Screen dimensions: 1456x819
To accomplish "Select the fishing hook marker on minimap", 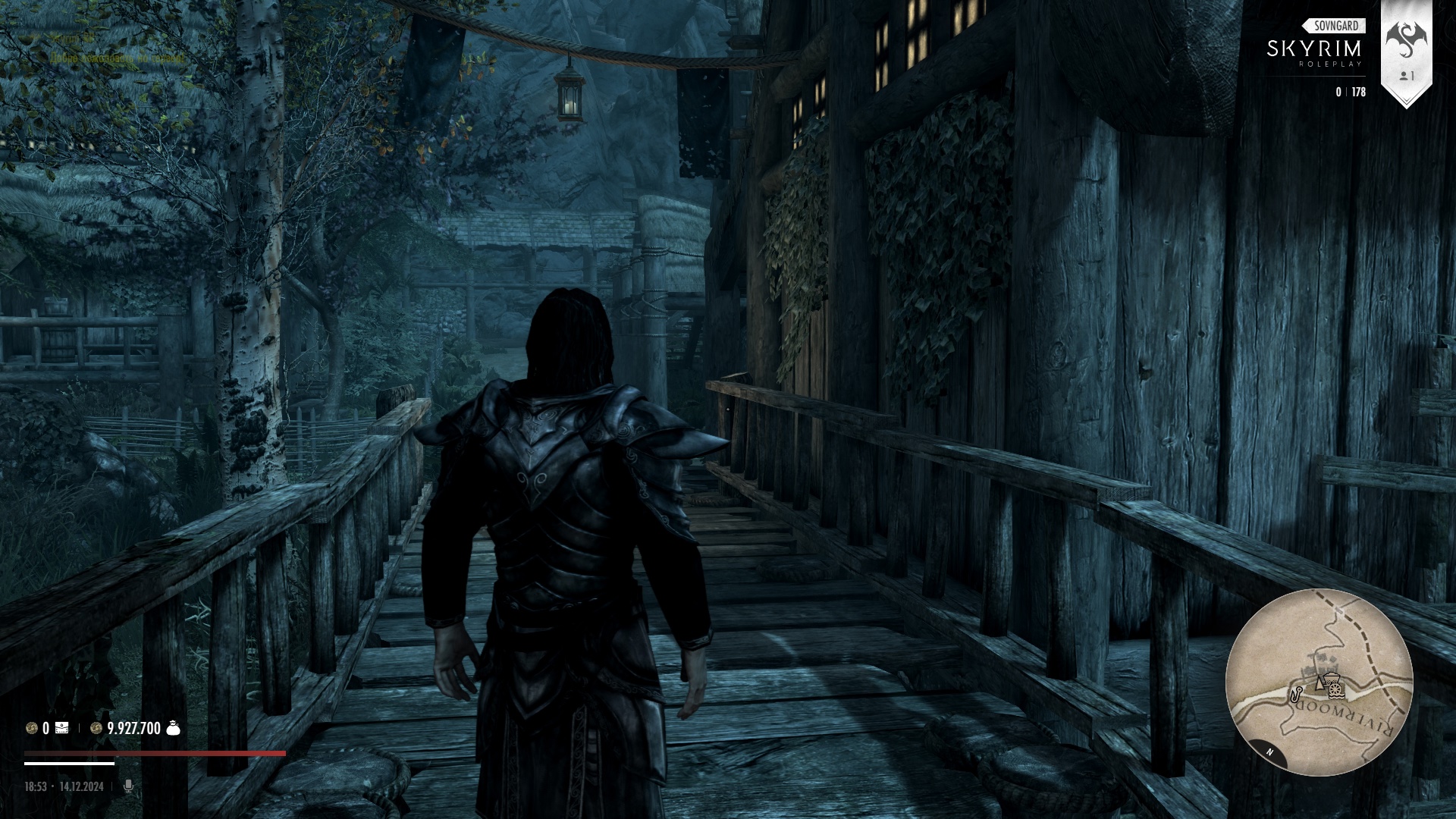I will click(1297, 692).
